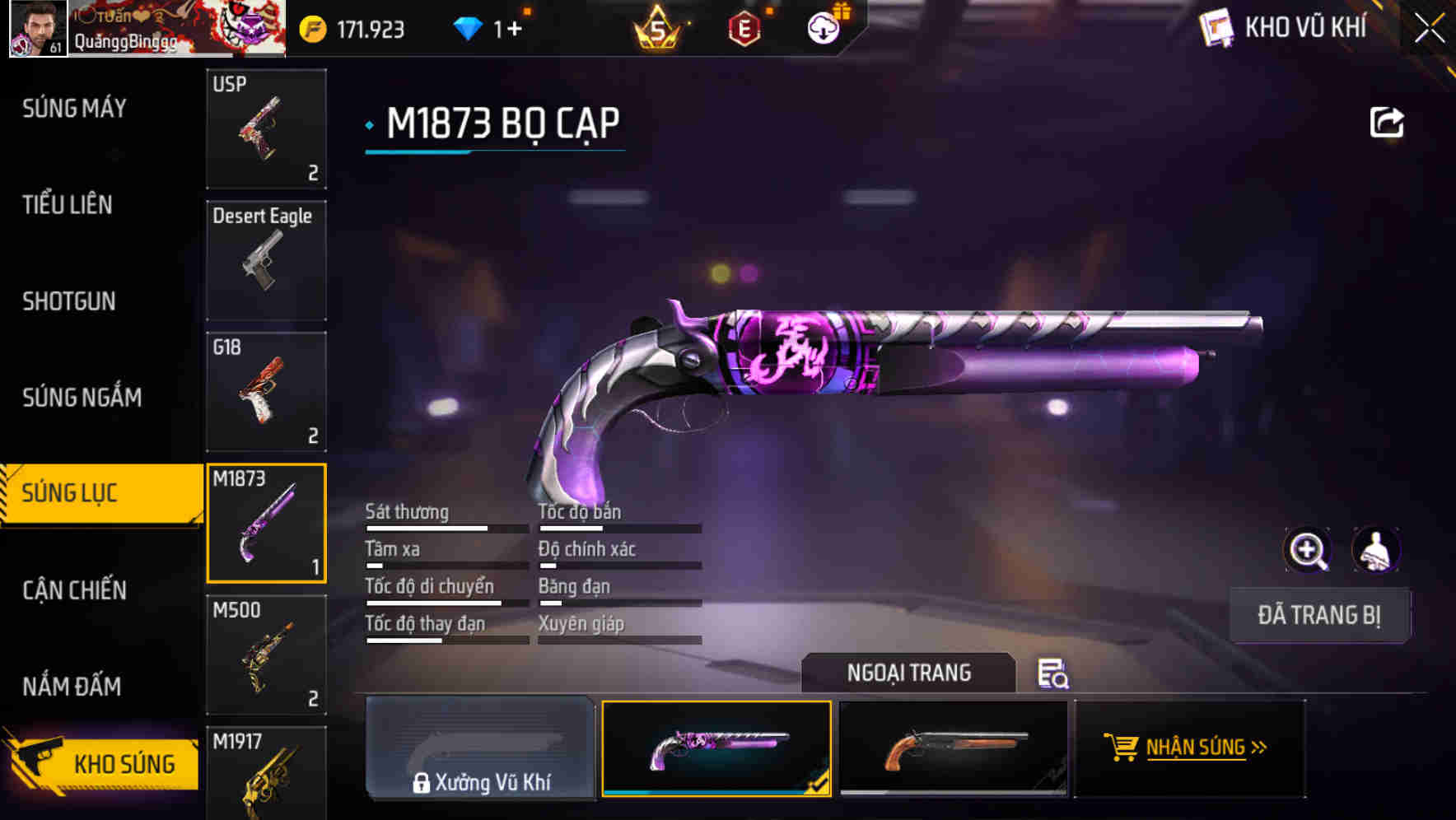Viewport: 1456px width, 820px height.
Task: Open the SHOTGUN weapon category
Action: click(69, 301)
